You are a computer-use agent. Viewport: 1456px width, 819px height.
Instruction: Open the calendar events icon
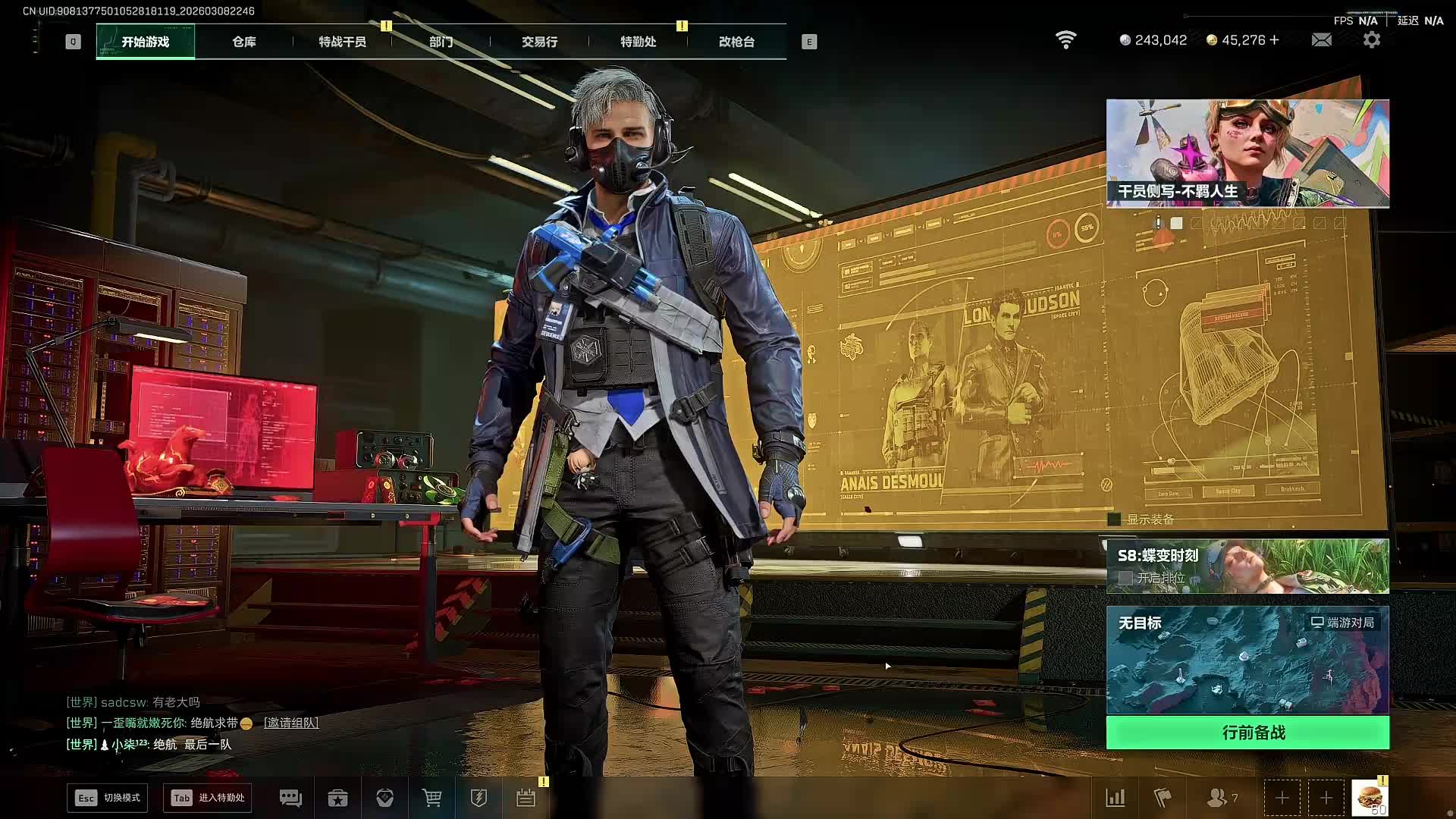point(526,798)
